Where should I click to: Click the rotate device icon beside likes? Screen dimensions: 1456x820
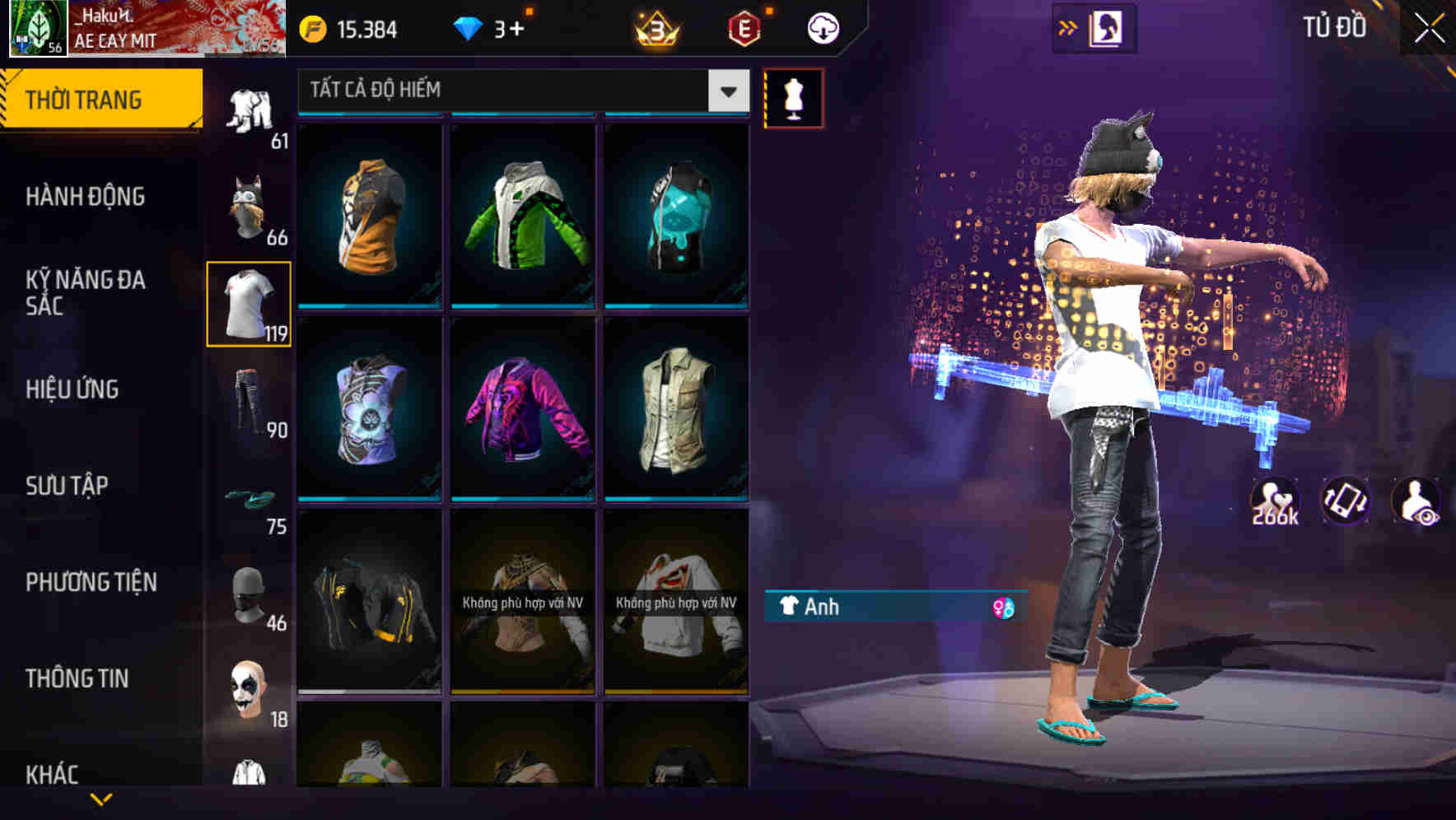[x=1347, y=501]
